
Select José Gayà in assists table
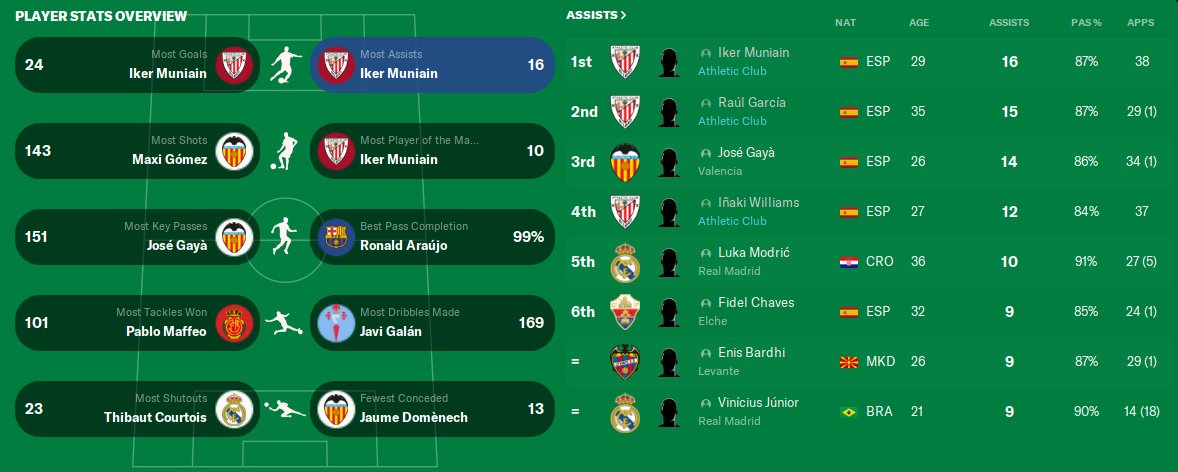(746, 153)
